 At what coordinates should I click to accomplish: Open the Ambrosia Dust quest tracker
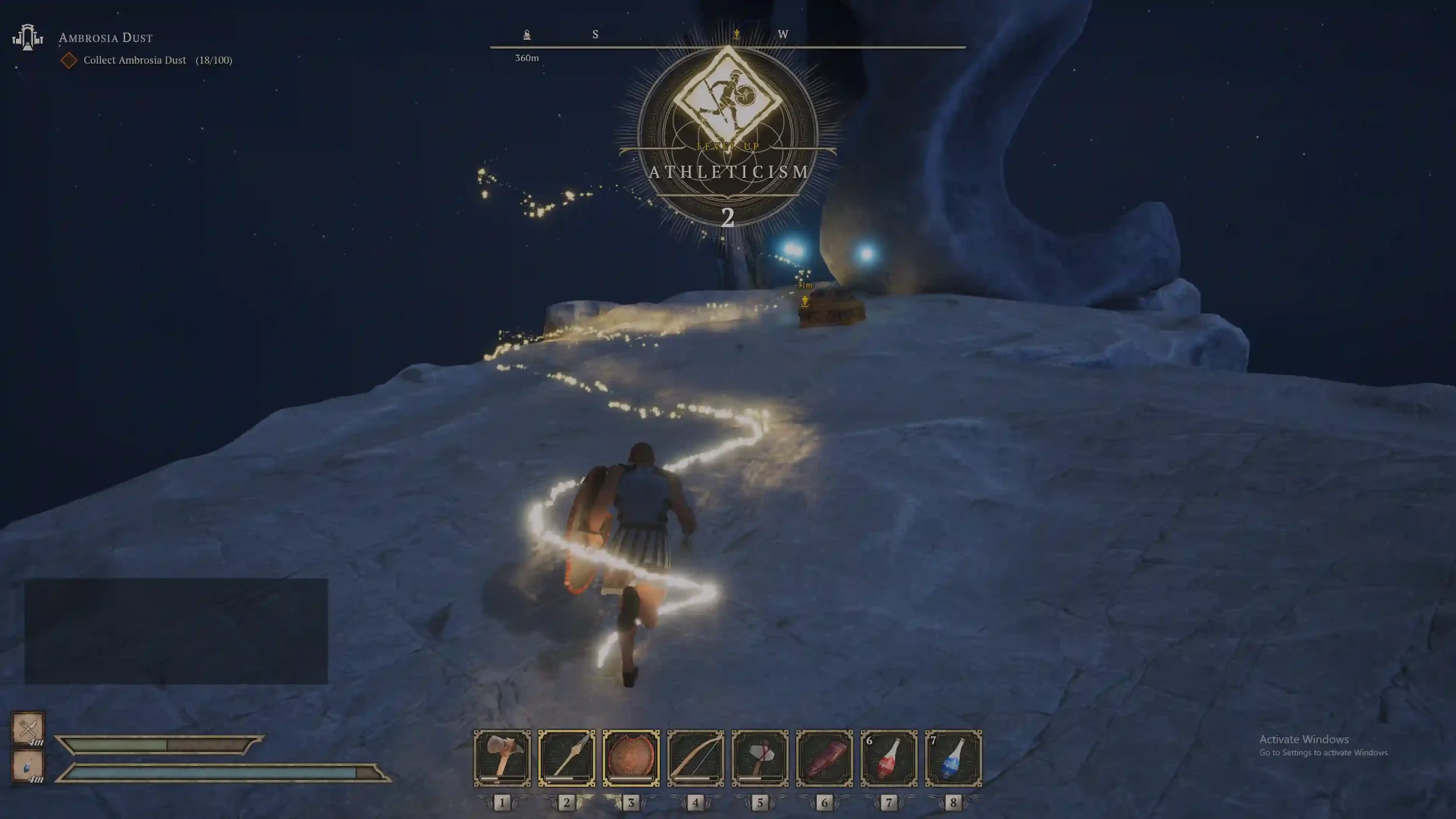(x=106, y=38)
